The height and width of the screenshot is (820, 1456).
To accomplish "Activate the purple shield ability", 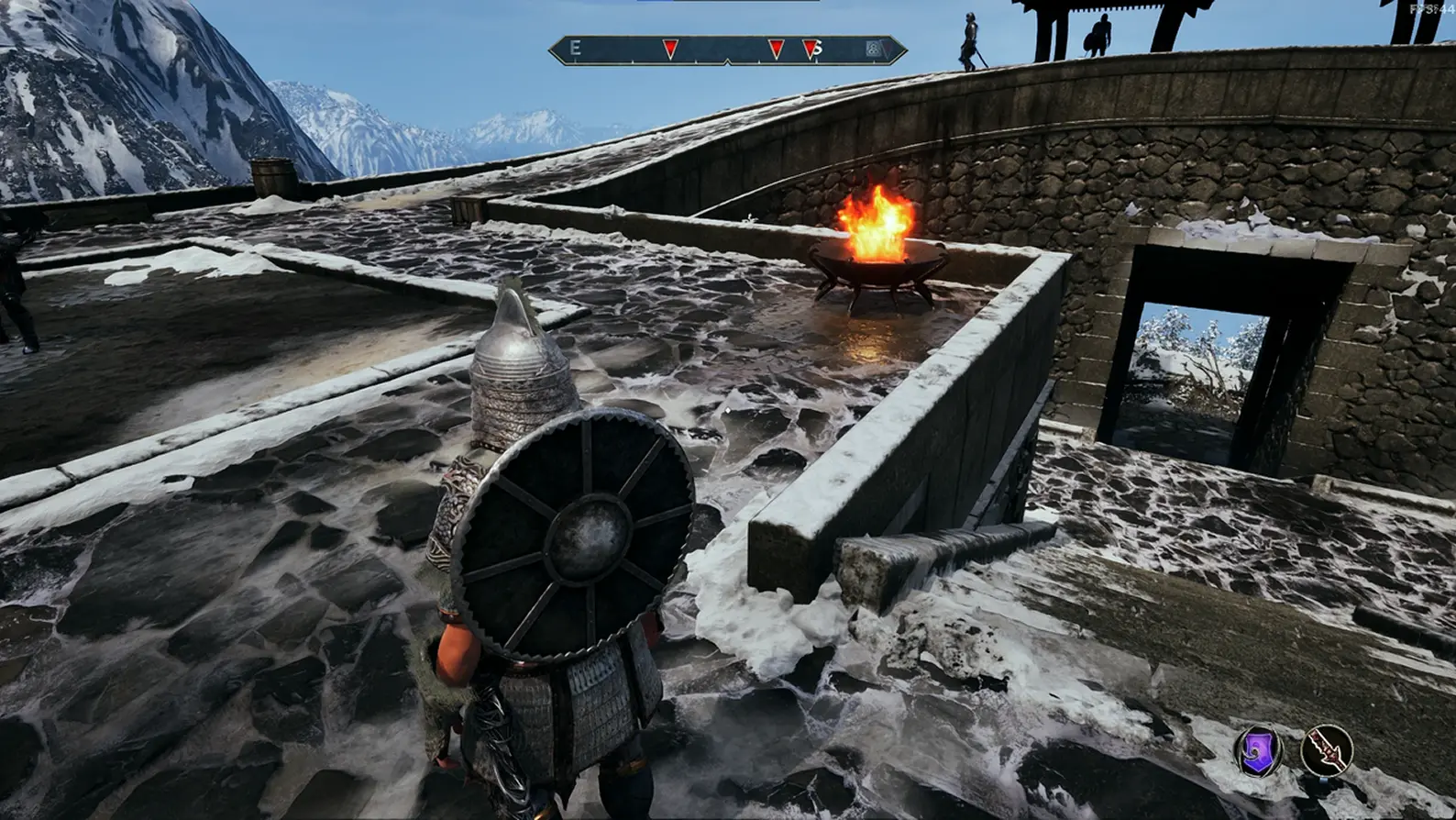I will (x=1258, y=749).
